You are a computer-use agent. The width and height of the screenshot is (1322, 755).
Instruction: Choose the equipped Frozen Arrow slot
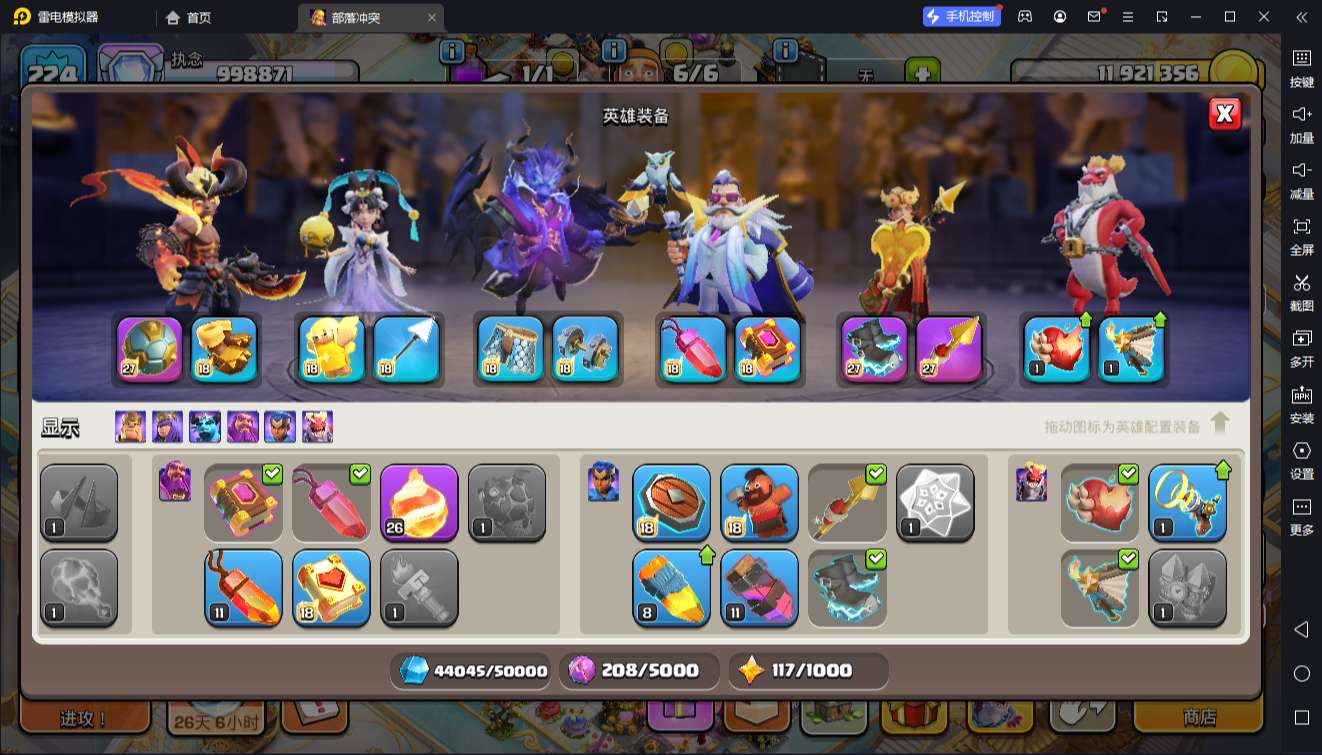pyautogui.click(x=406, y=350)
